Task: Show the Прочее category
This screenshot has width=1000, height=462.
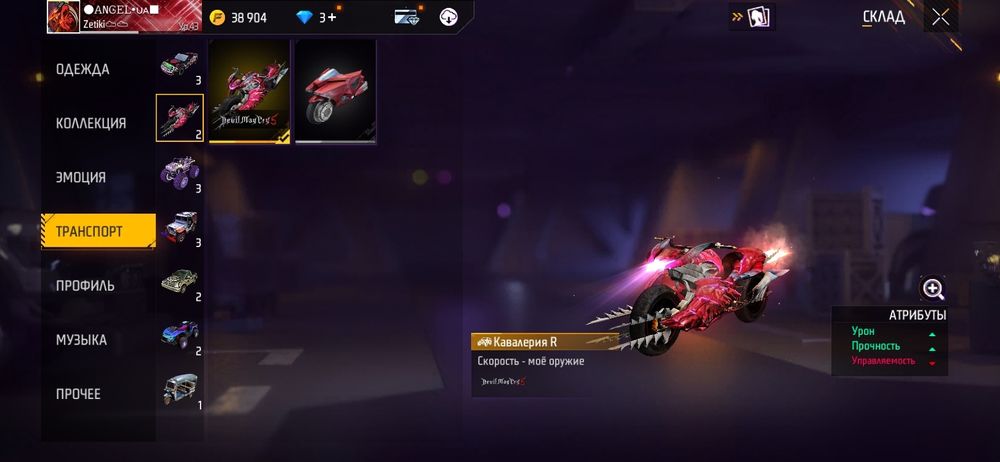Action: click(x=78, y=394)
